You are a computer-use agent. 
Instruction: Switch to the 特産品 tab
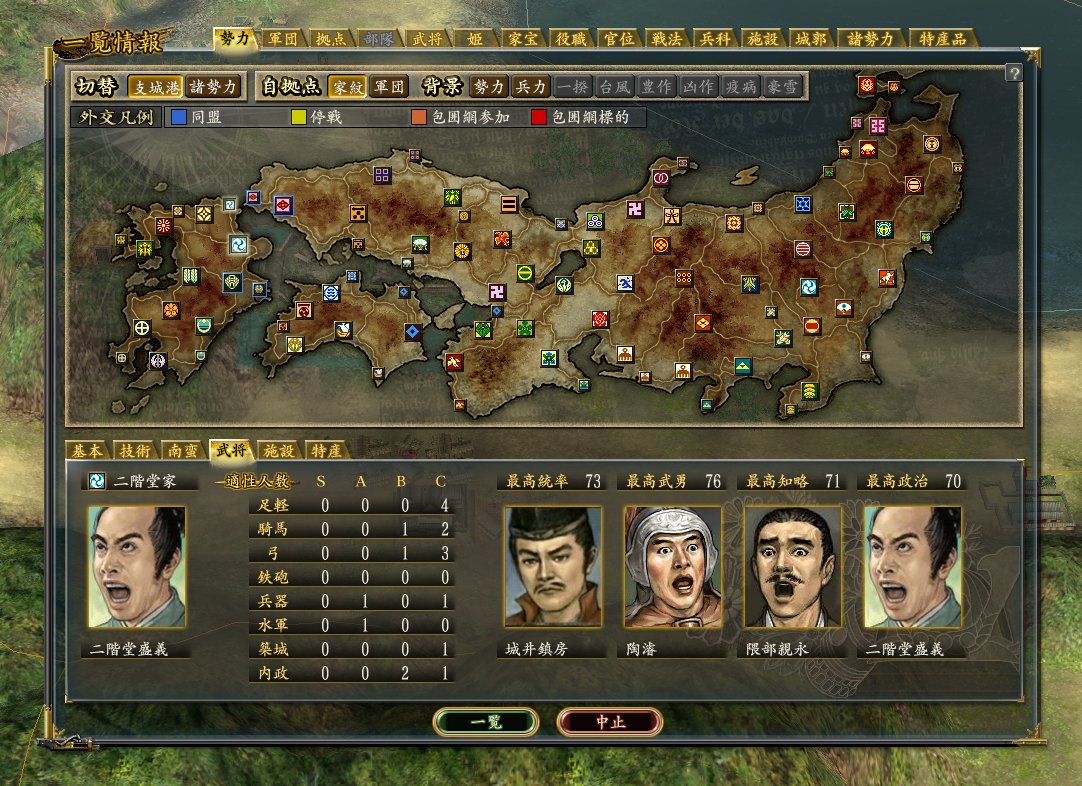pyautogui.click(x=942, y=39)
